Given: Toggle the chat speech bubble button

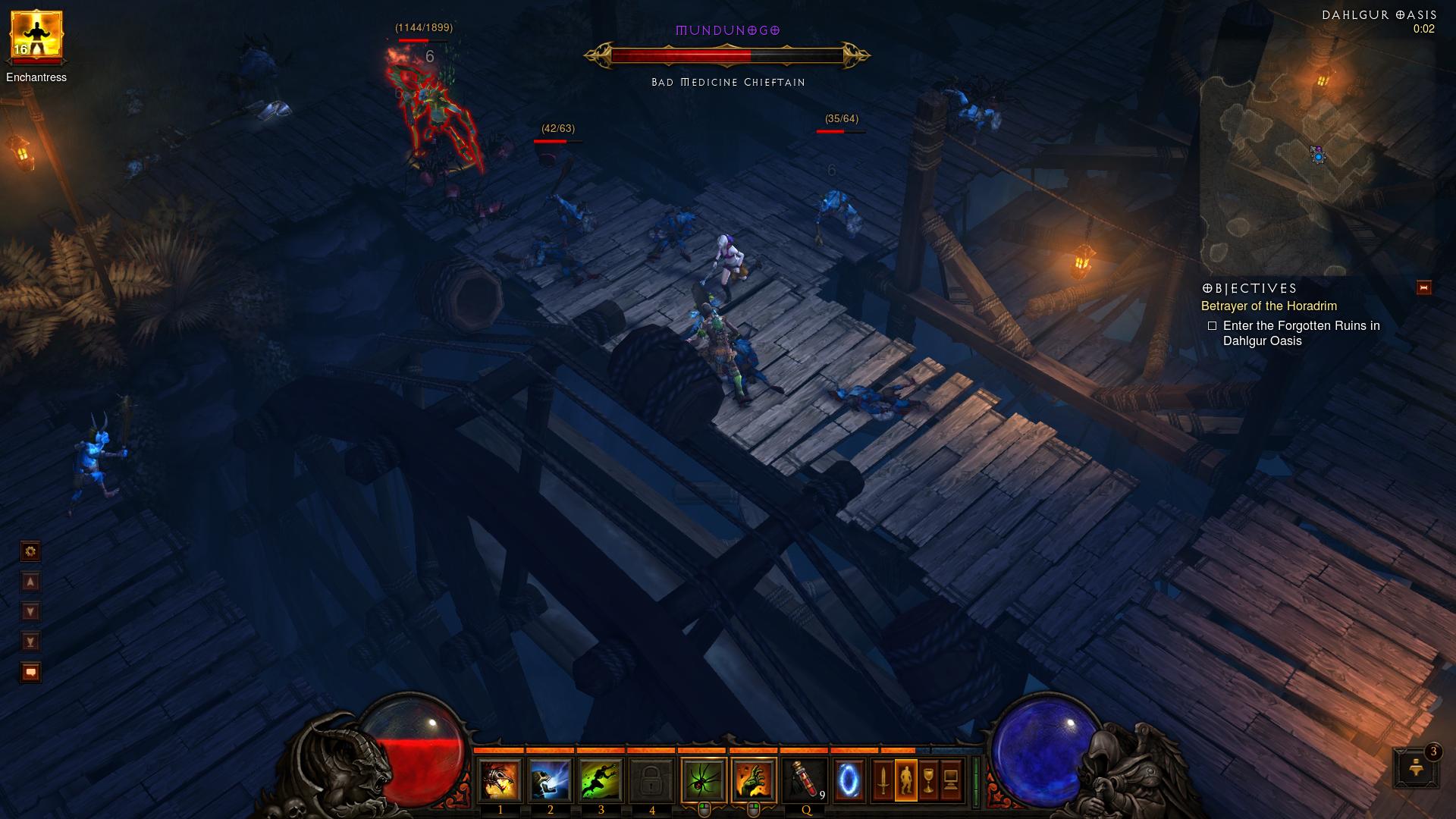Looking at the screenshot, I should [x=30, y=673].
